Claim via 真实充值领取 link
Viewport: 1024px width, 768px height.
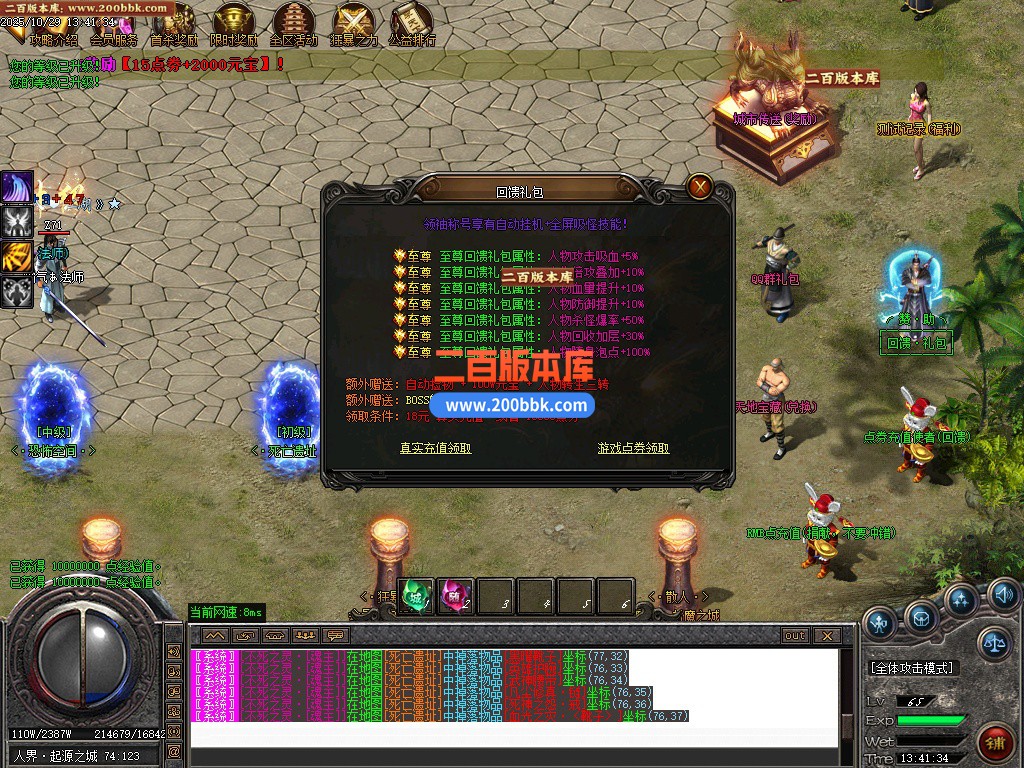pyautogui.click(x=435, y=448)
